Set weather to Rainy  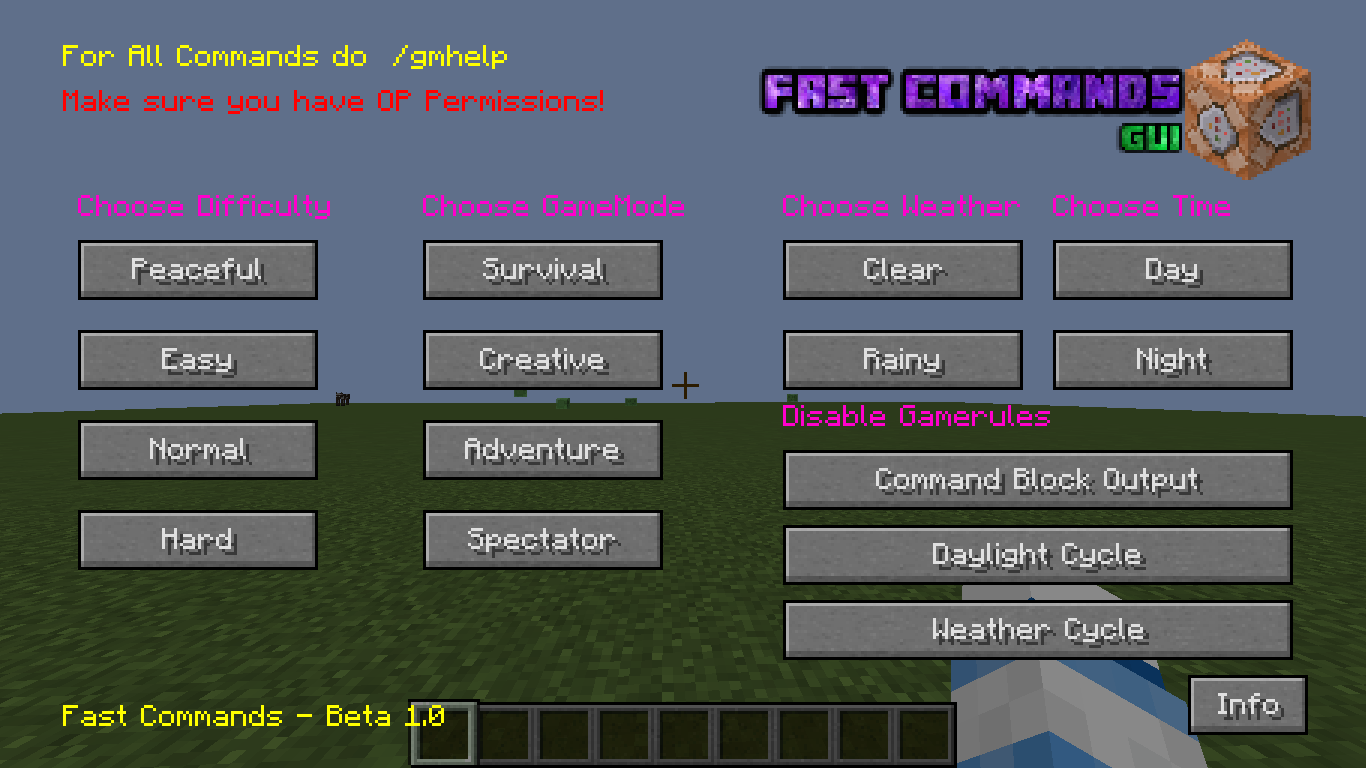click(902, 360)
